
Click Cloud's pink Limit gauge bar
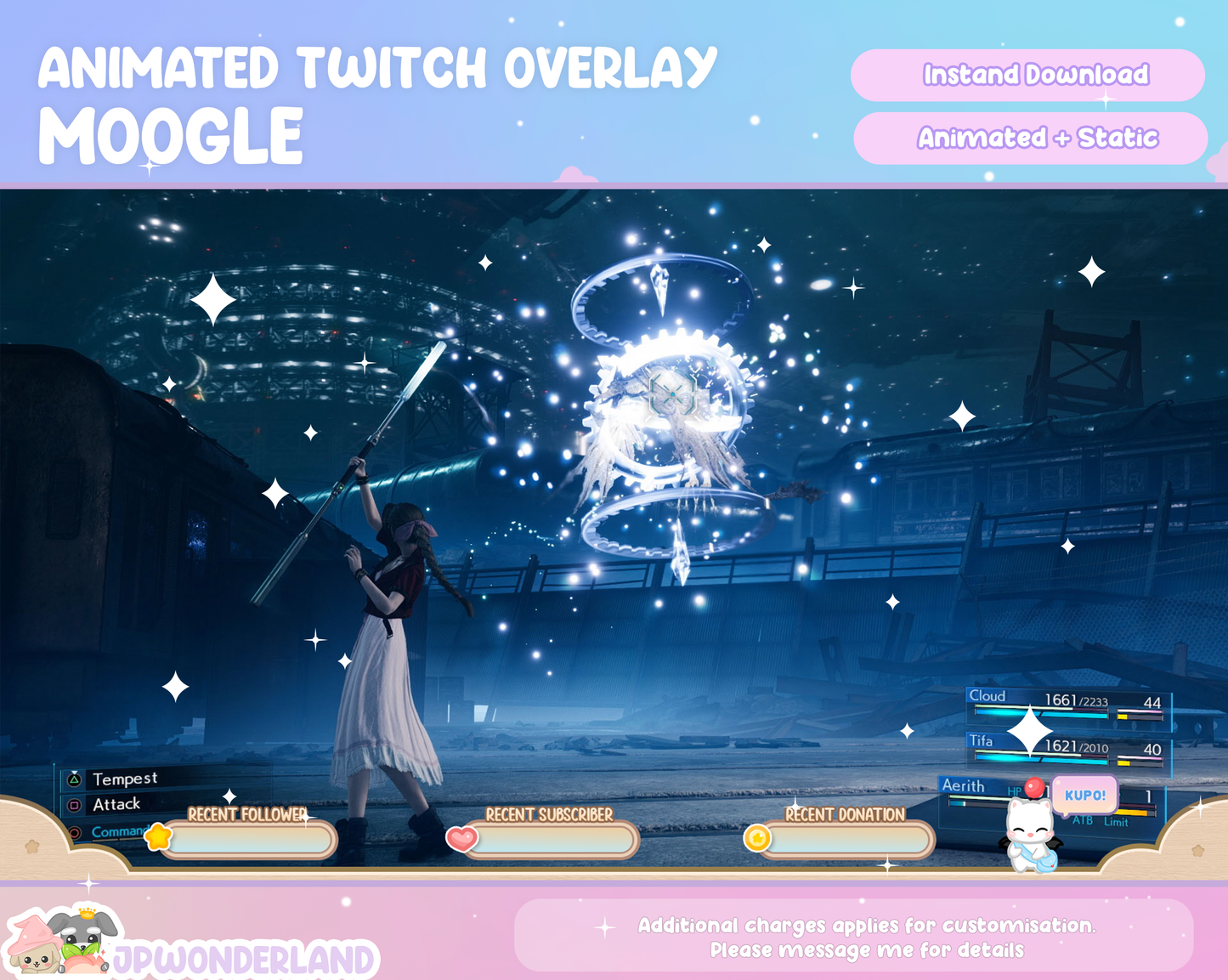point(1140,711)
